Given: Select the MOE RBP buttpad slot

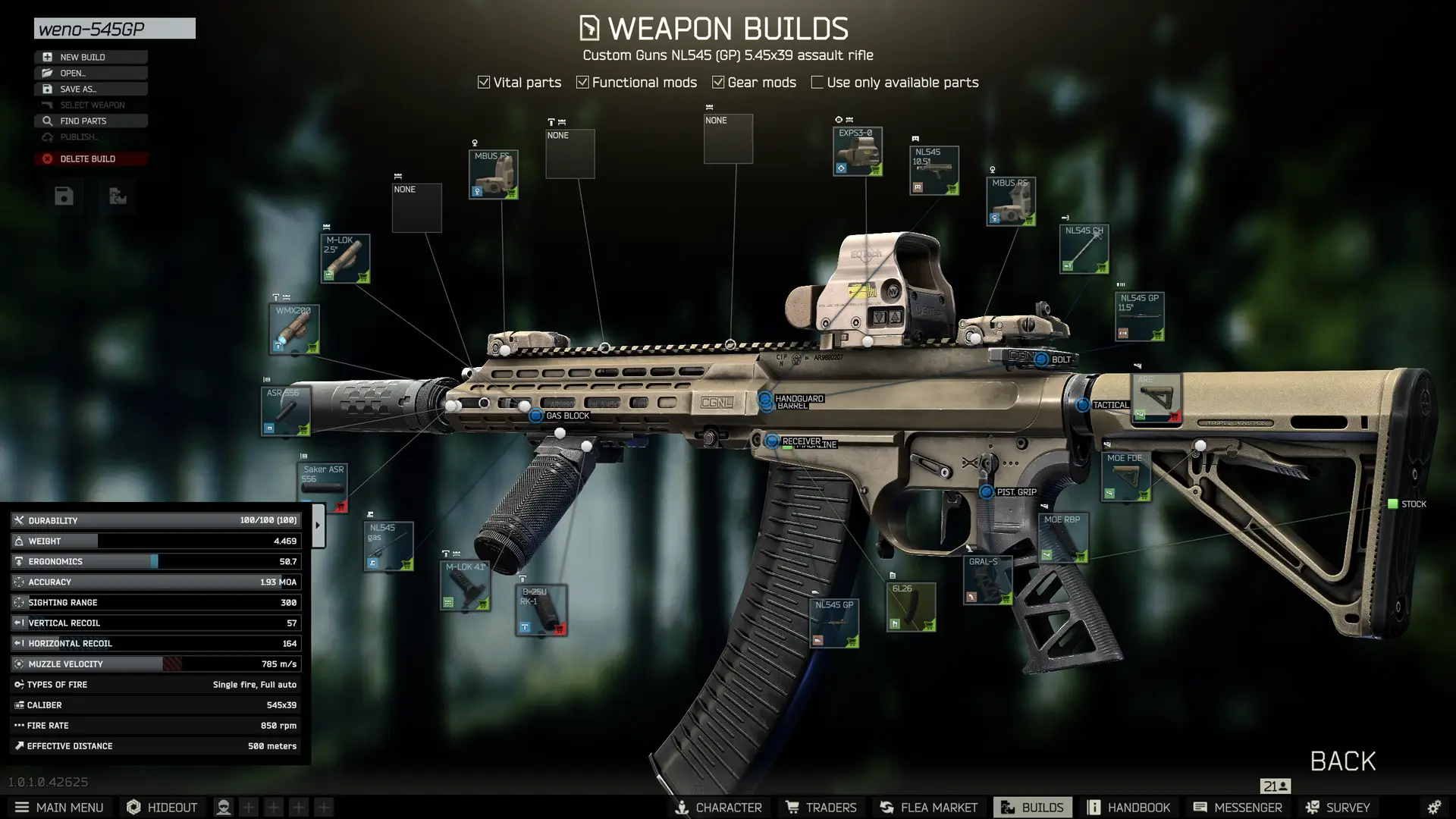Looking at the screenshot, I should 1062,538.
